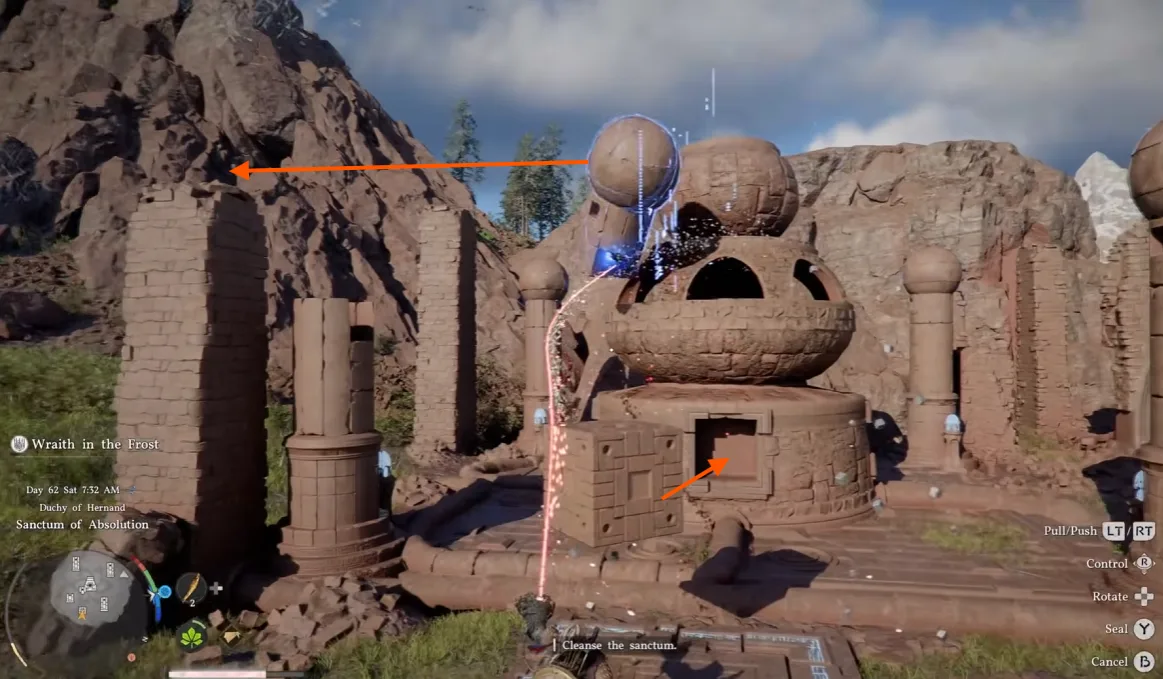This screenshot has height=679, width=1163.
Task: Open the Wraith in the Frost quest tracker
Action: tap(95, 444)
